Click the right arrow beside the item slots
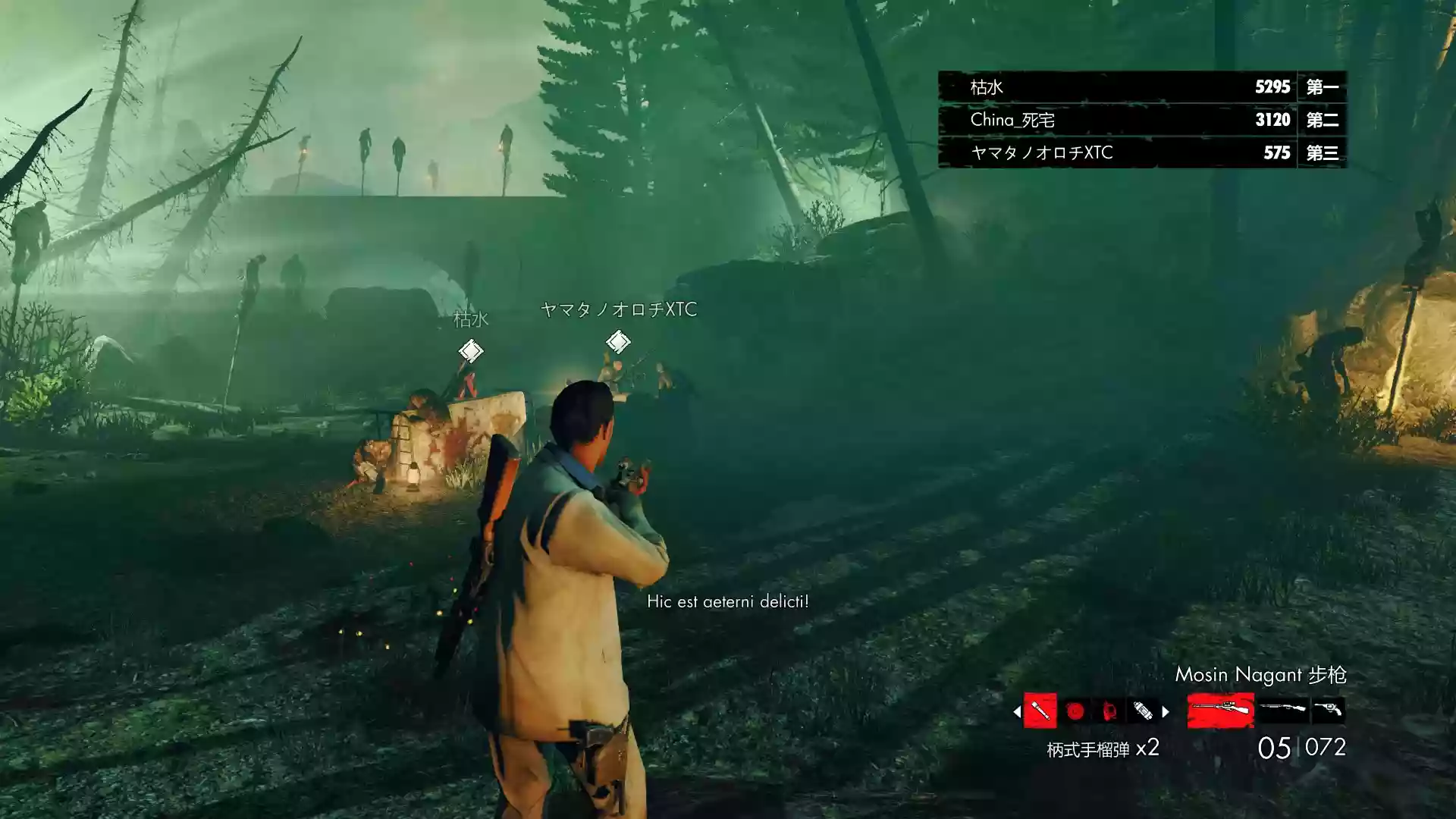 pyautogui.click(x=1166, y=711)
